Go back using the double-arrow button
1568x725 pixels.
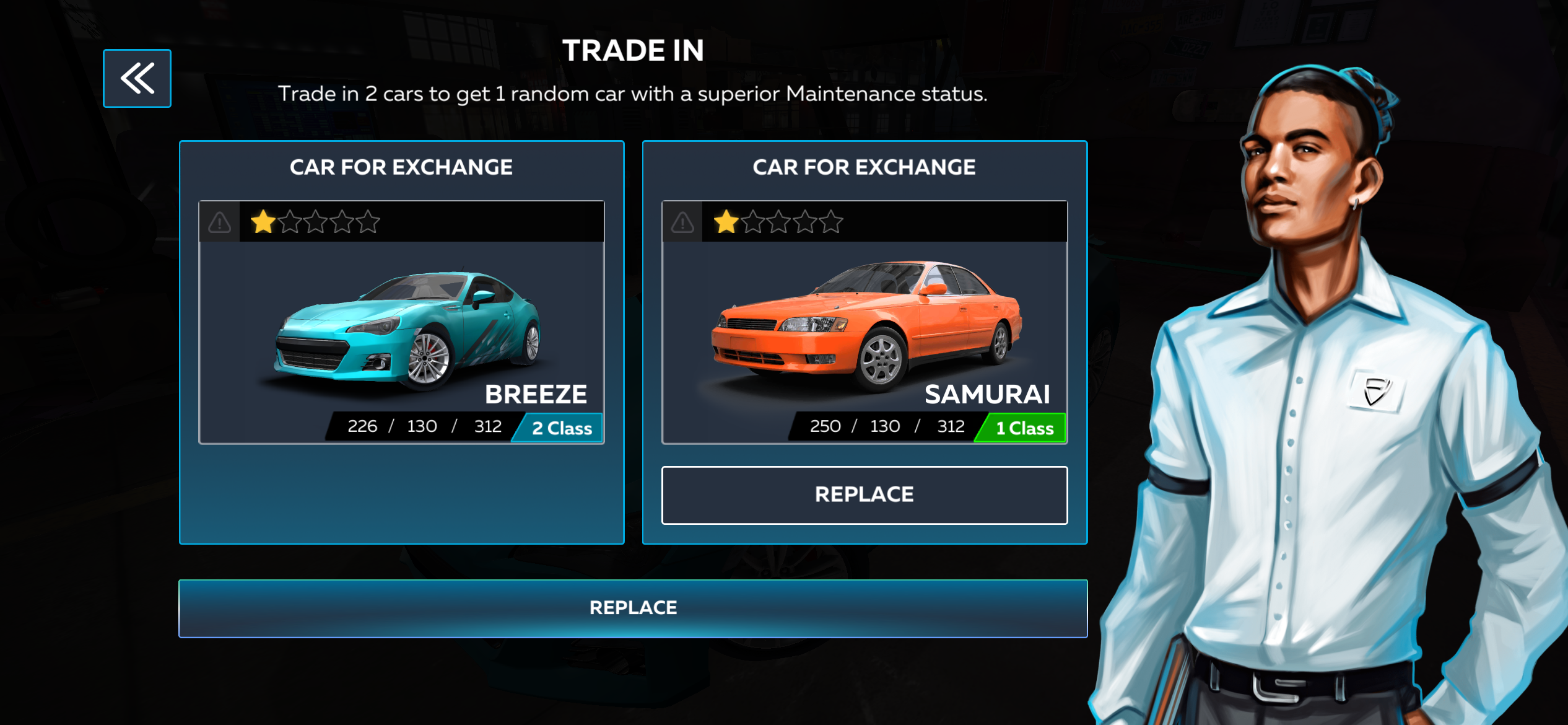pos(137,79)
